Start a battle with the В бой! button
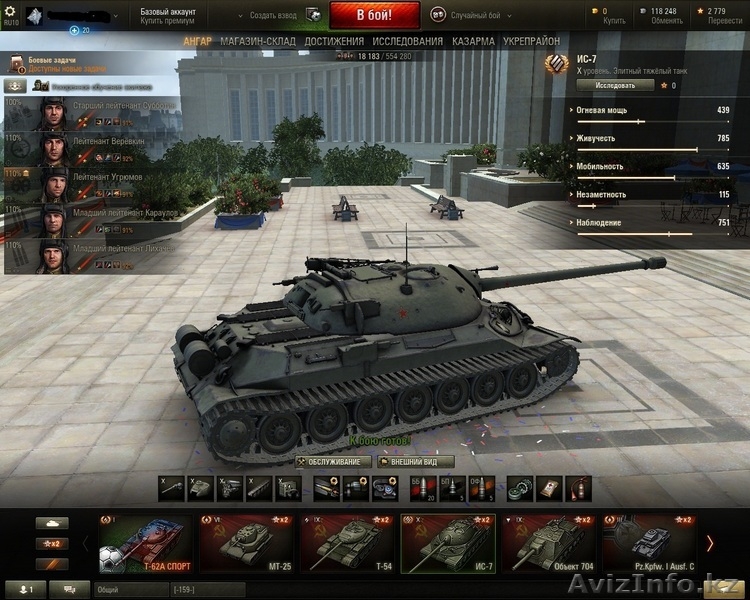750x600 pixels. [x=374, y=15]
